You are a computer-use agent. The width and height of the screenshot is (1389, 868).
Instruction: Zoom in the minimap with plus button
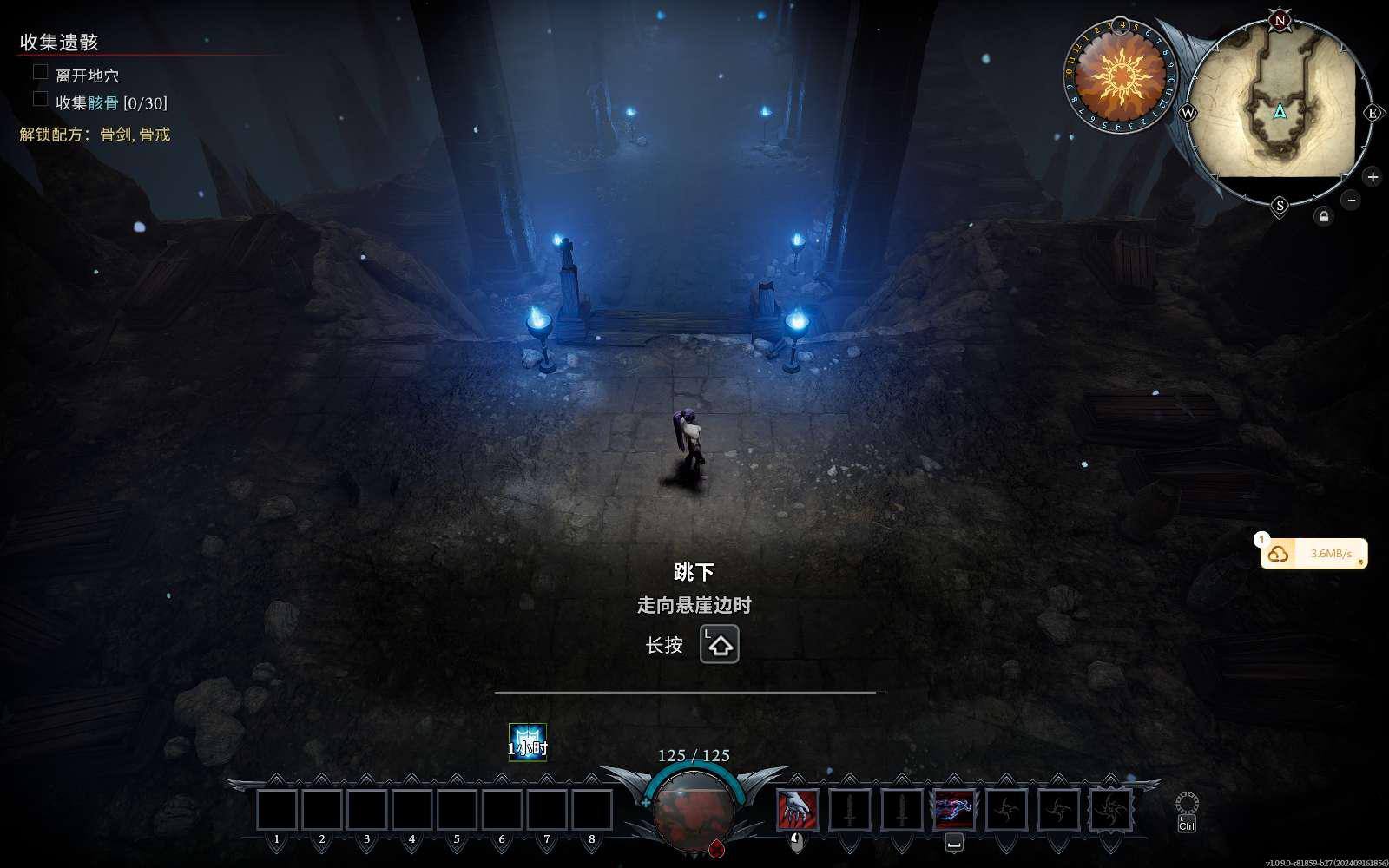(1373, 177)
